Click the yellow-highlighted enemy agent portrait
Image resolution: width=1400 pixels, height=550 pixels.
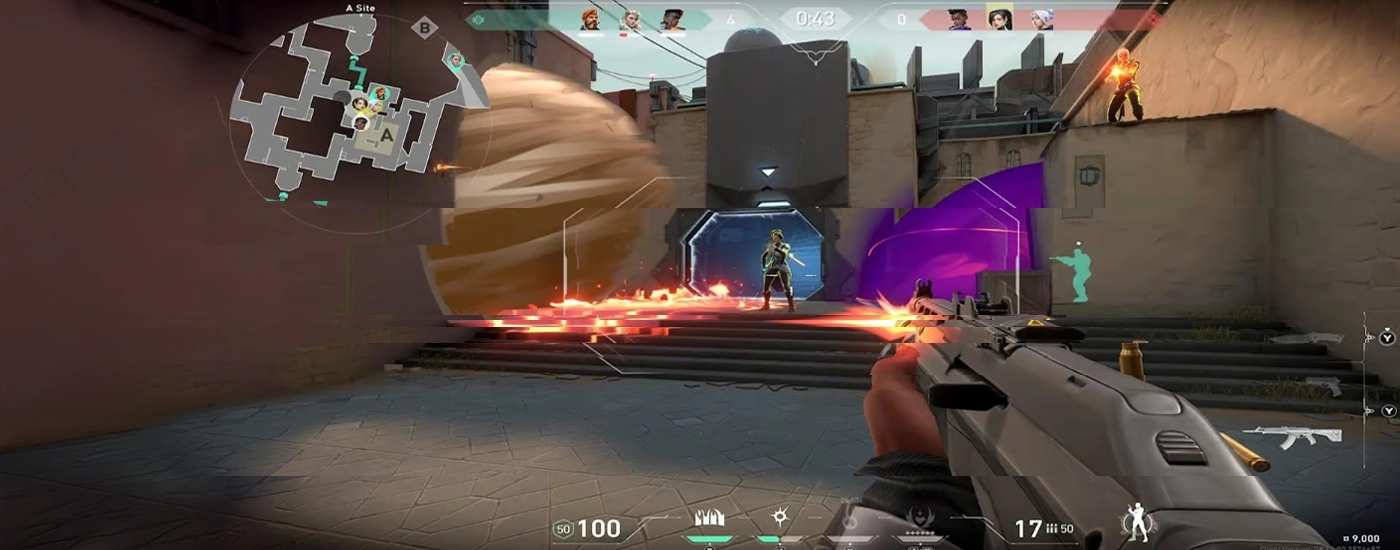pyautogui.click(x=998, y=19)
